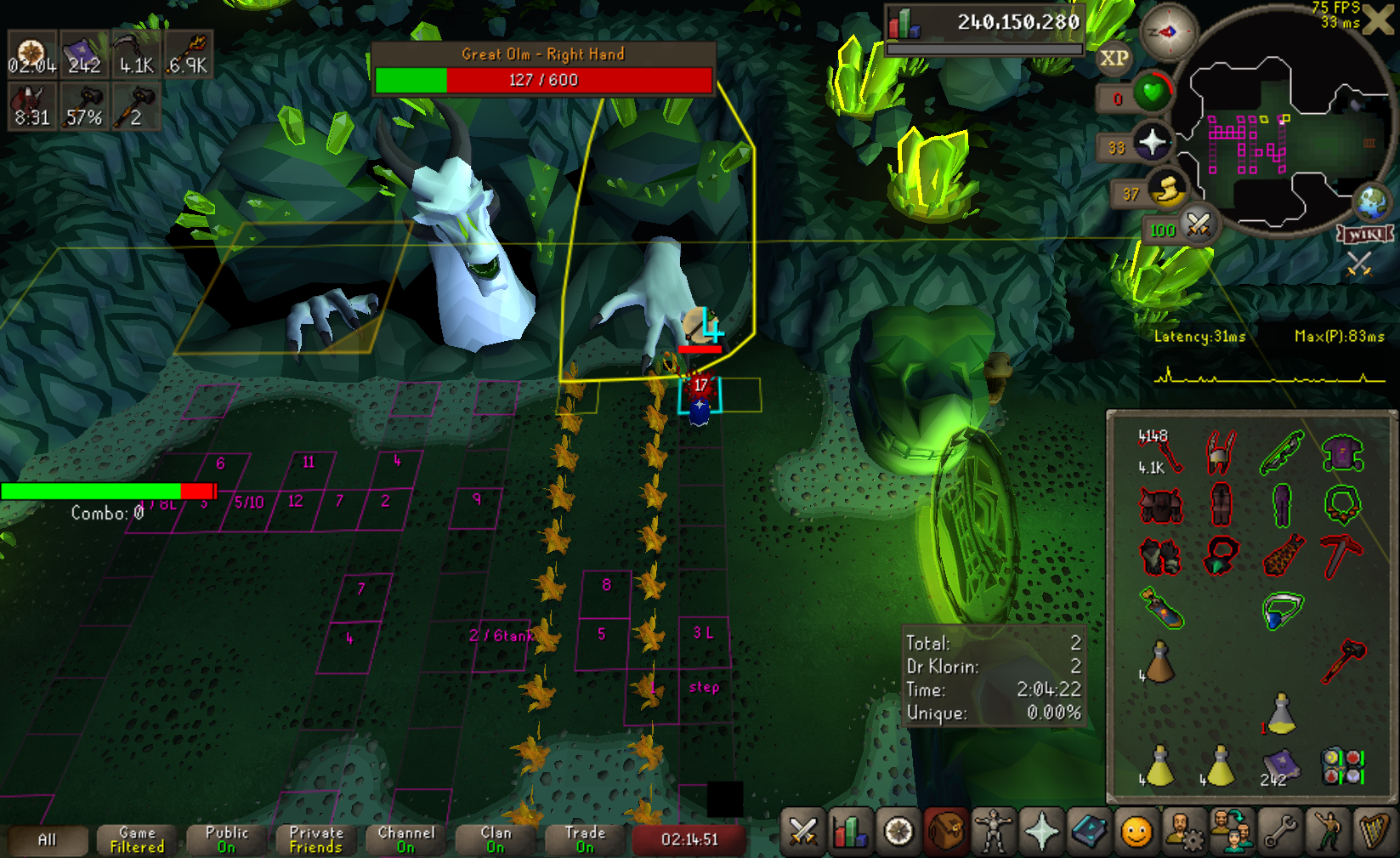The image size is (1400, 858).
Task: Open the Combat Options tab
Action: [x=802, y=832]
